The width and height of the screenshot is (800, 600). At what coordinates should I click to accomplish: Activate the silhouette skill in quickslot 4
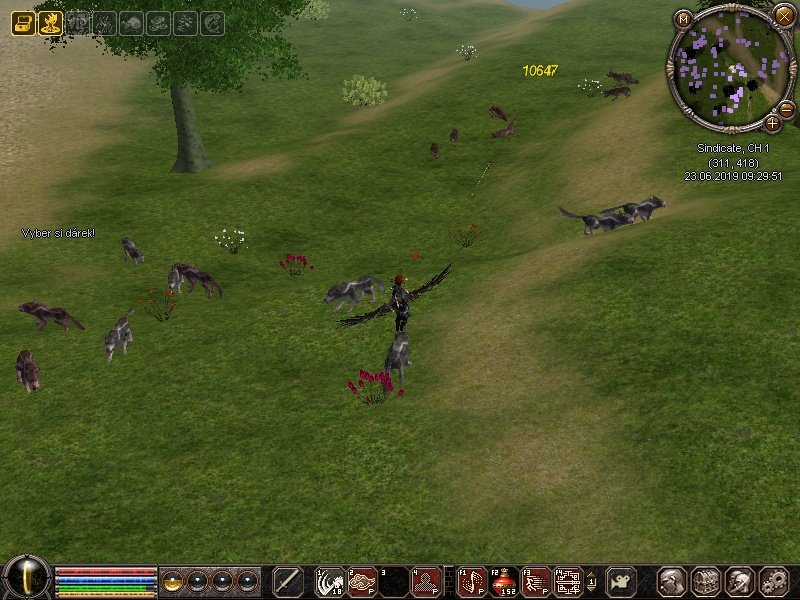[x=426, y=581]
